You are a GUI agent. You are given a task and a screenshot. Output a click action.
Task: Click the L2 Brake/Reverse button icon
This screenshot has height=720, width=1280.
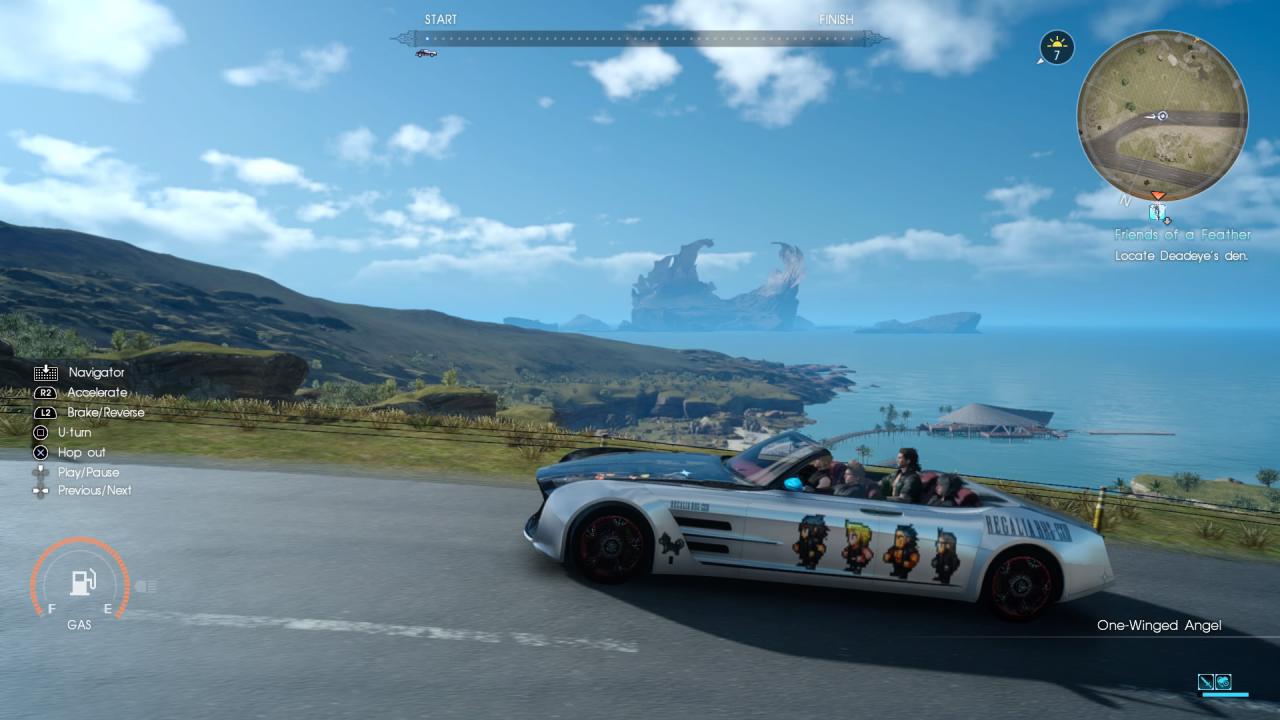[44, 412]
